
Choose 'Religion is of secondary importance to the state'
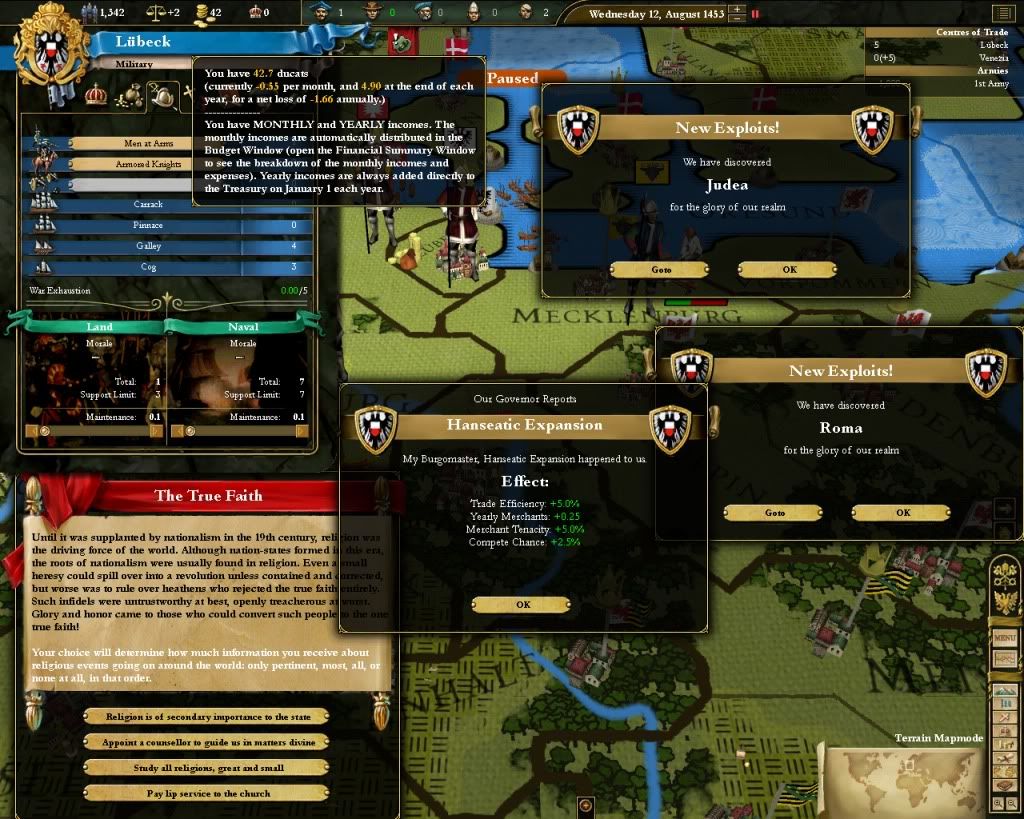pyautogui.click(x=207, y=717)
